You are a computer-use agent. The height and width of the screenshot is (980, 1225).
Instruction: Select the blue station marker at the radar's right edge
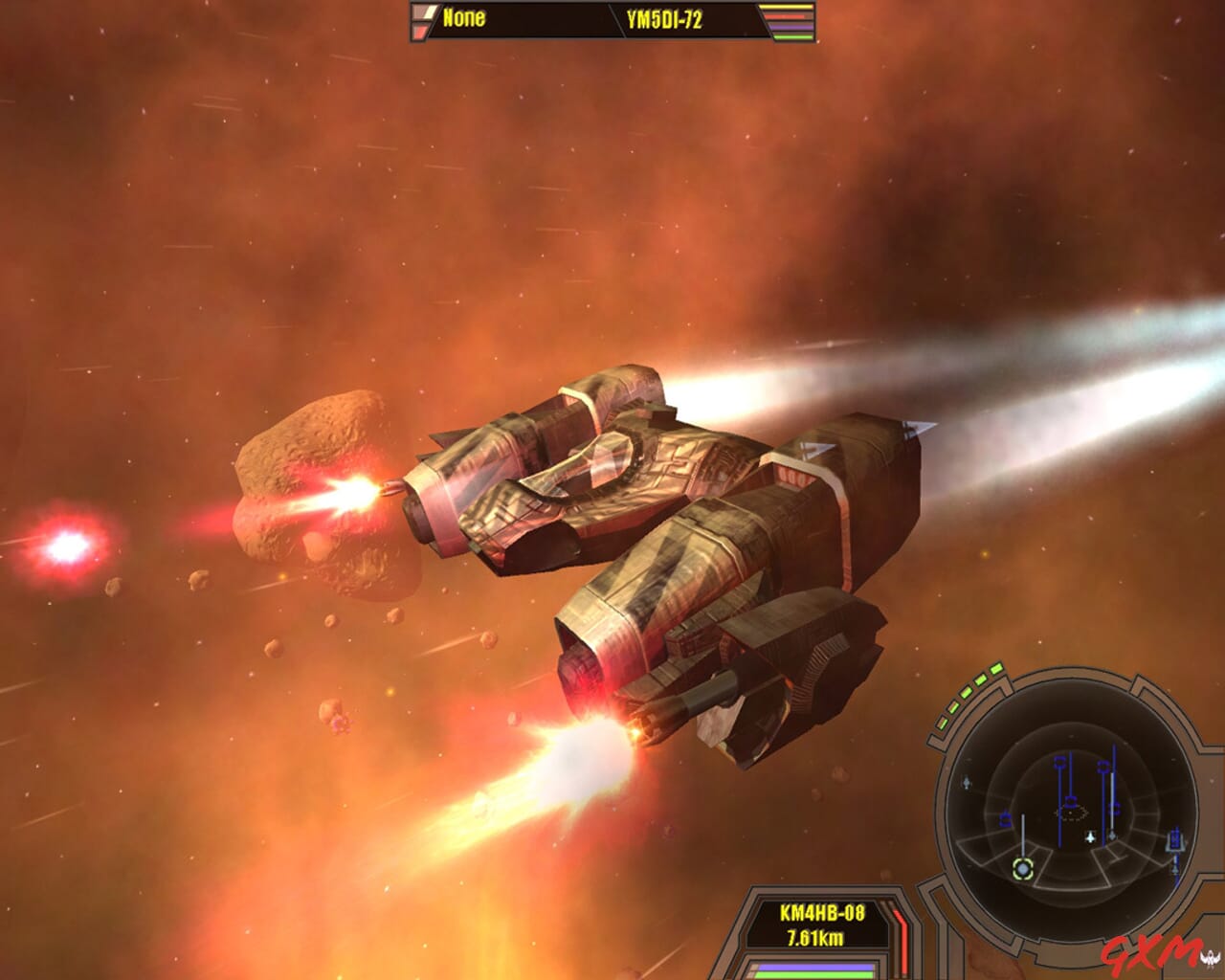[x=1175, y=840]
